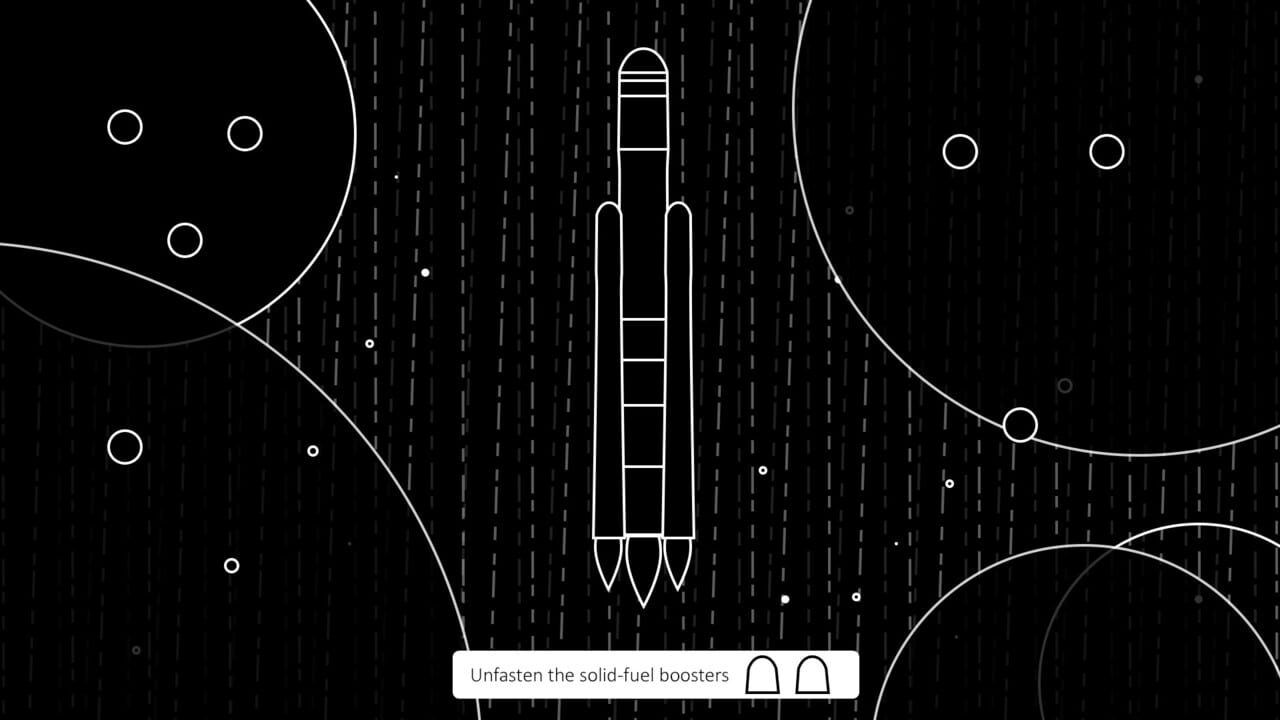
Task: Click the text reading Unfasten the solid-fuel boosters
Action: coord(598,675)
